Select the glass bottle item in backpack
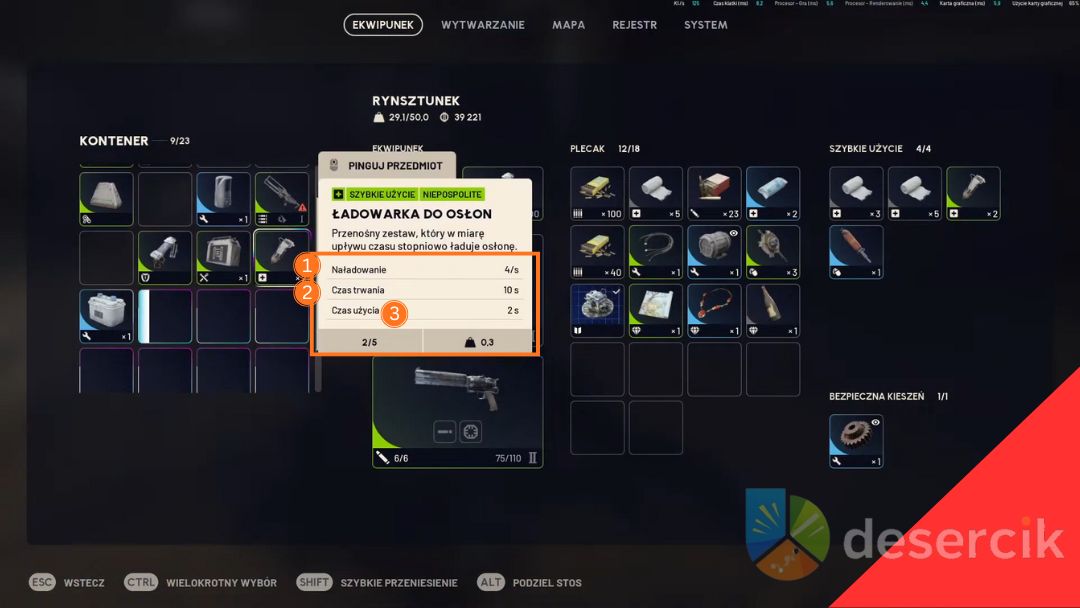Image resolution: width=1080 pixels, height=608 pixels. [x=773, y=310]
